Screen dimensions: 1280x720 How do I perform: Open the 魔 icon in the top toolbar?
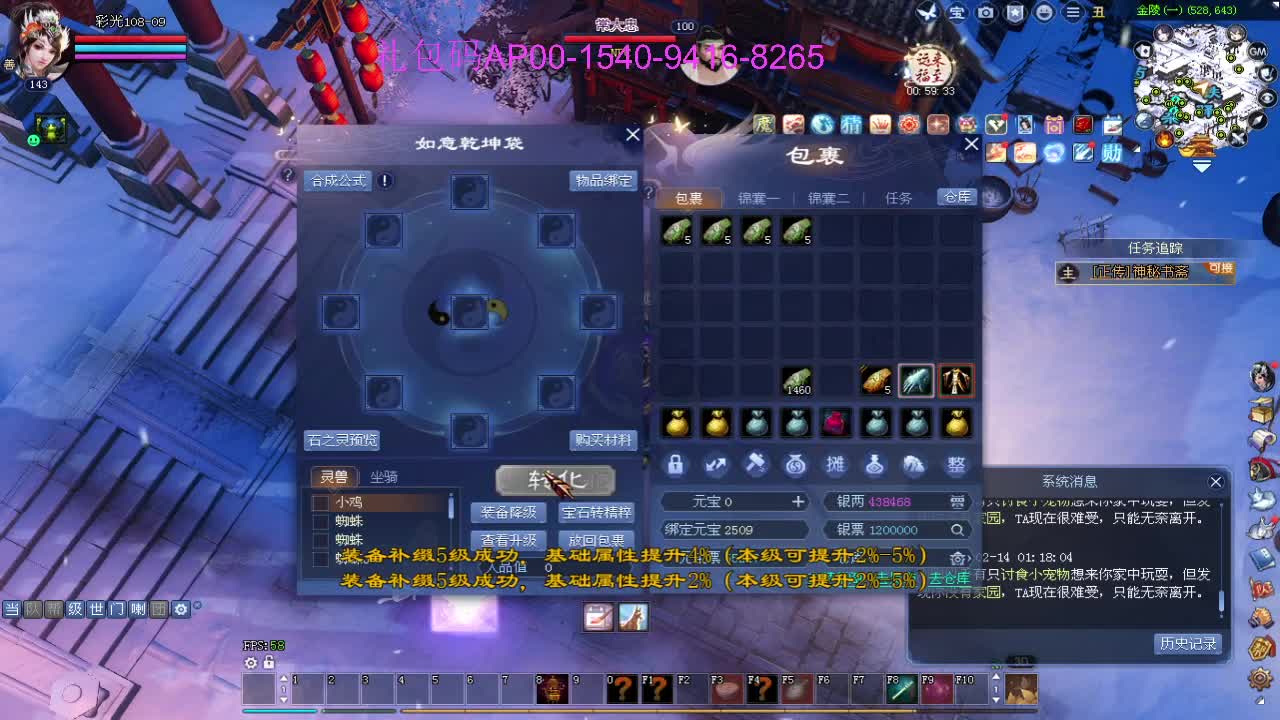pos(765,125)
